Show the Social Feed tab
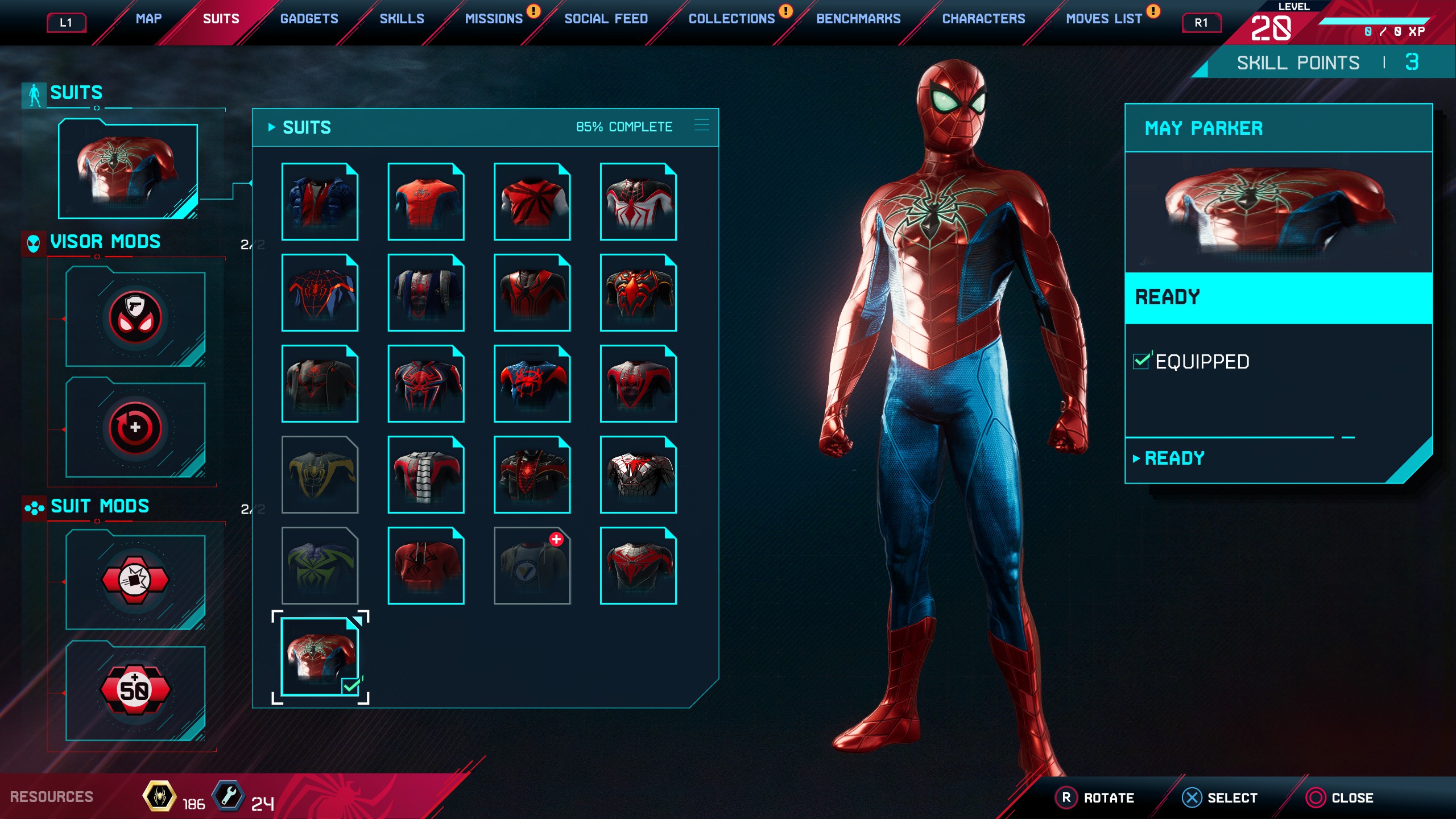Image resolution: width=1456 pixels, height=819 pixels. tap(606, 19)
